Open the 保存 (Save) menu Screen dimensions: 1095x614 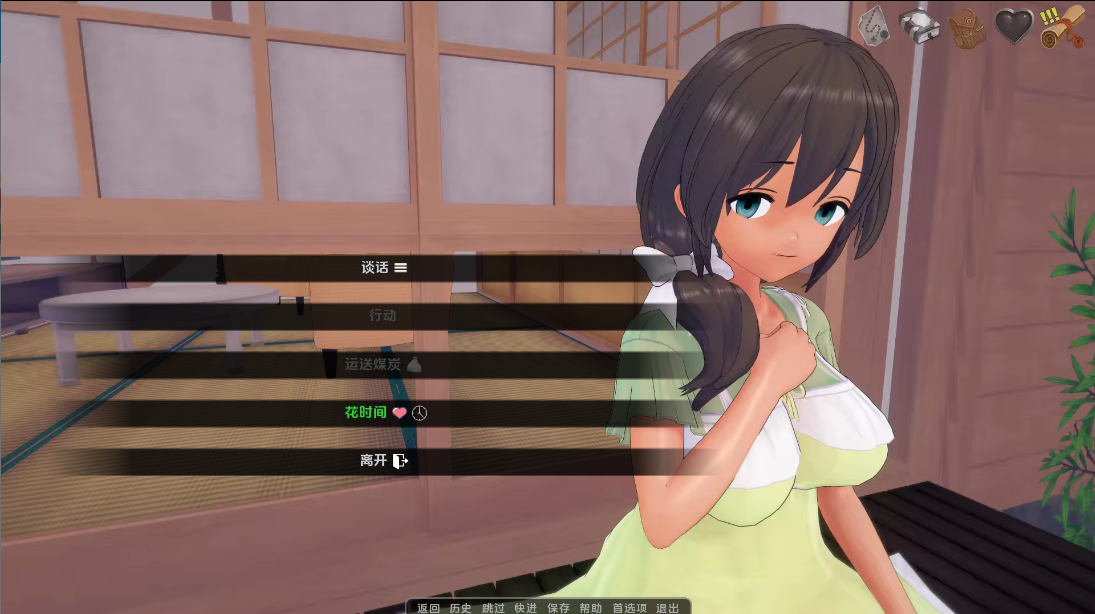point(558,607)
